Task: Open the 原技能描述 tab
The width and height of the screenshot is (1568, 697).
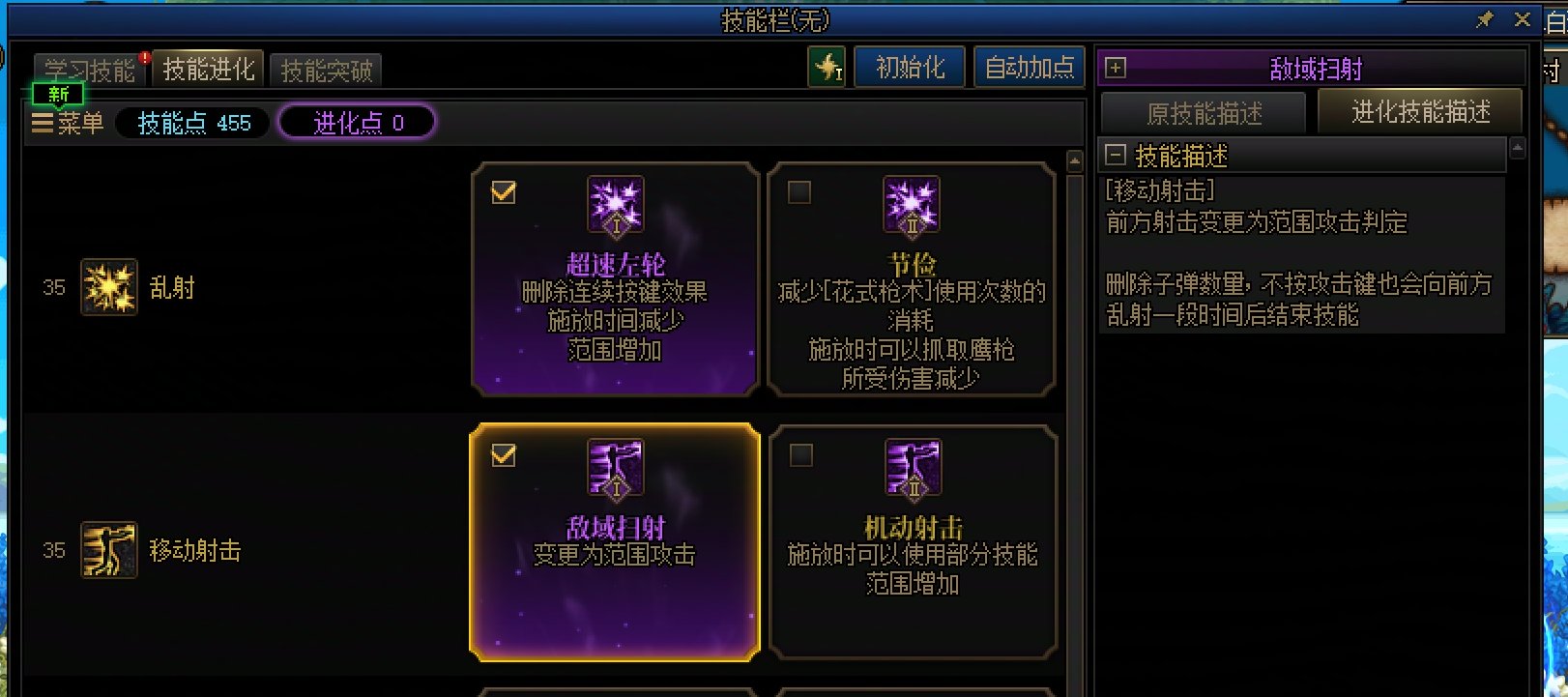Action: pyautogui.click(x=1204, y=112)
